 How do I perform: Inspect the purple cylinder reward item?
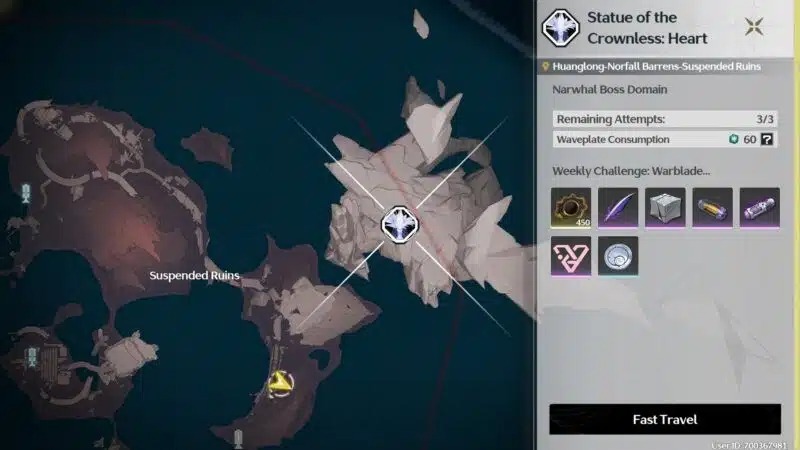[759, 207]
